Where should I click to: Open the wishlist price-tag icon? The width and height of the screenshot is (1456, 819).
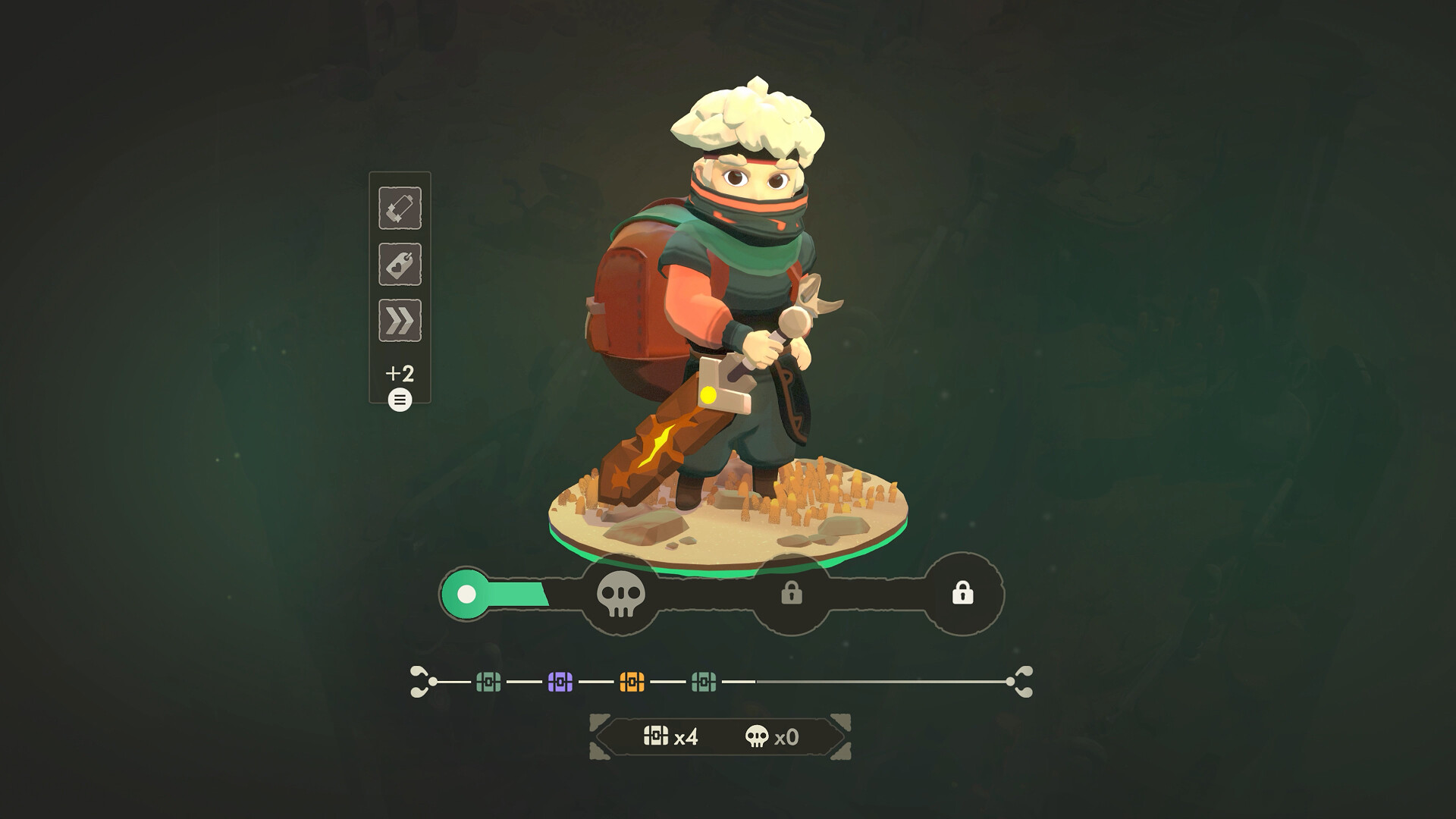400,265
